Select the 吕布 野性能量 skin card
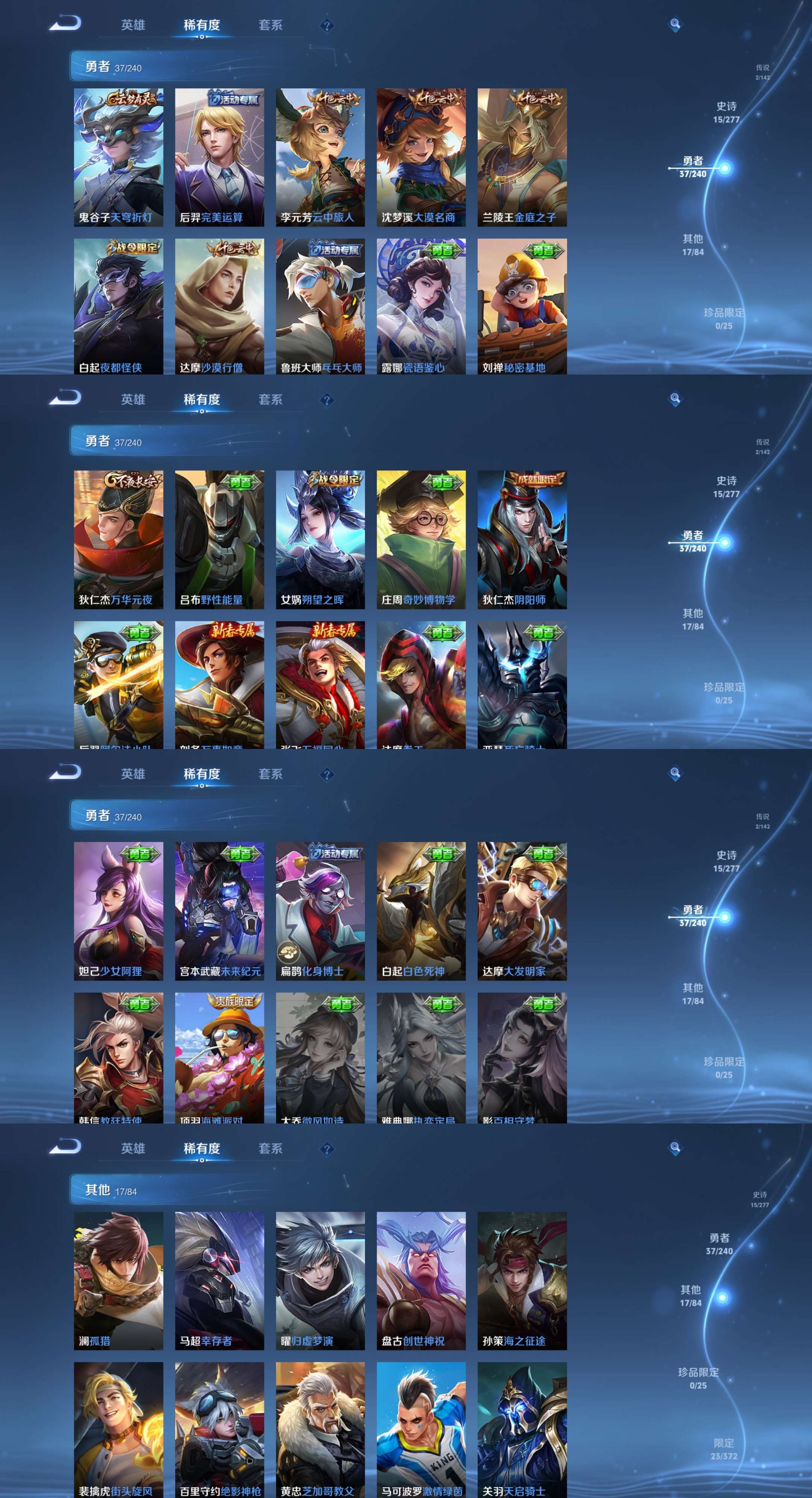Image resolution: width=812 pixels, height=1498 pixels. [219, 539]
